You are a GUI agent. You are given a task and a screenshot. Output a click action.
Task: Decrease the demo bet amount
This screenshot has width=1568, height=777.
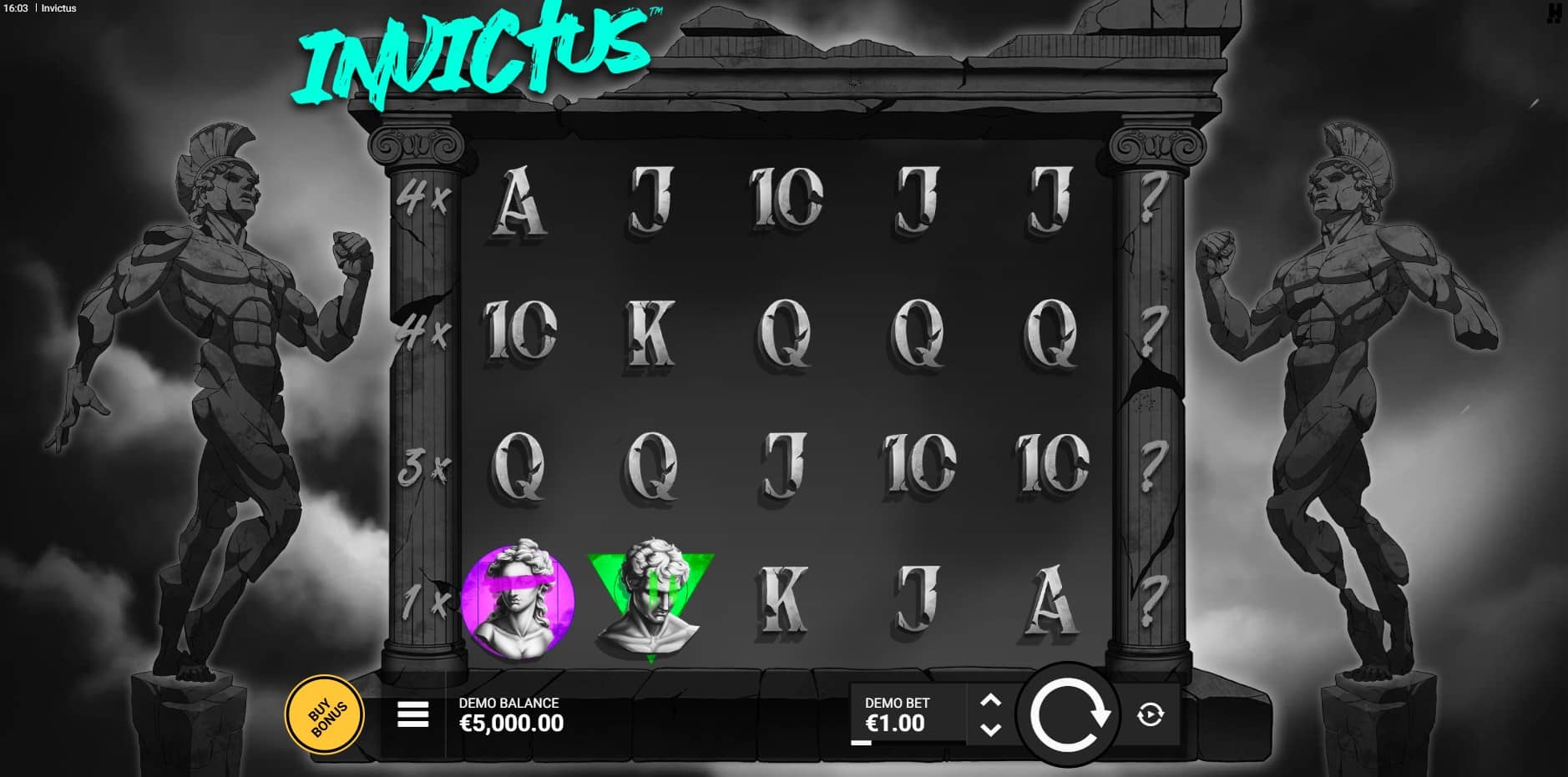(990, 729)
